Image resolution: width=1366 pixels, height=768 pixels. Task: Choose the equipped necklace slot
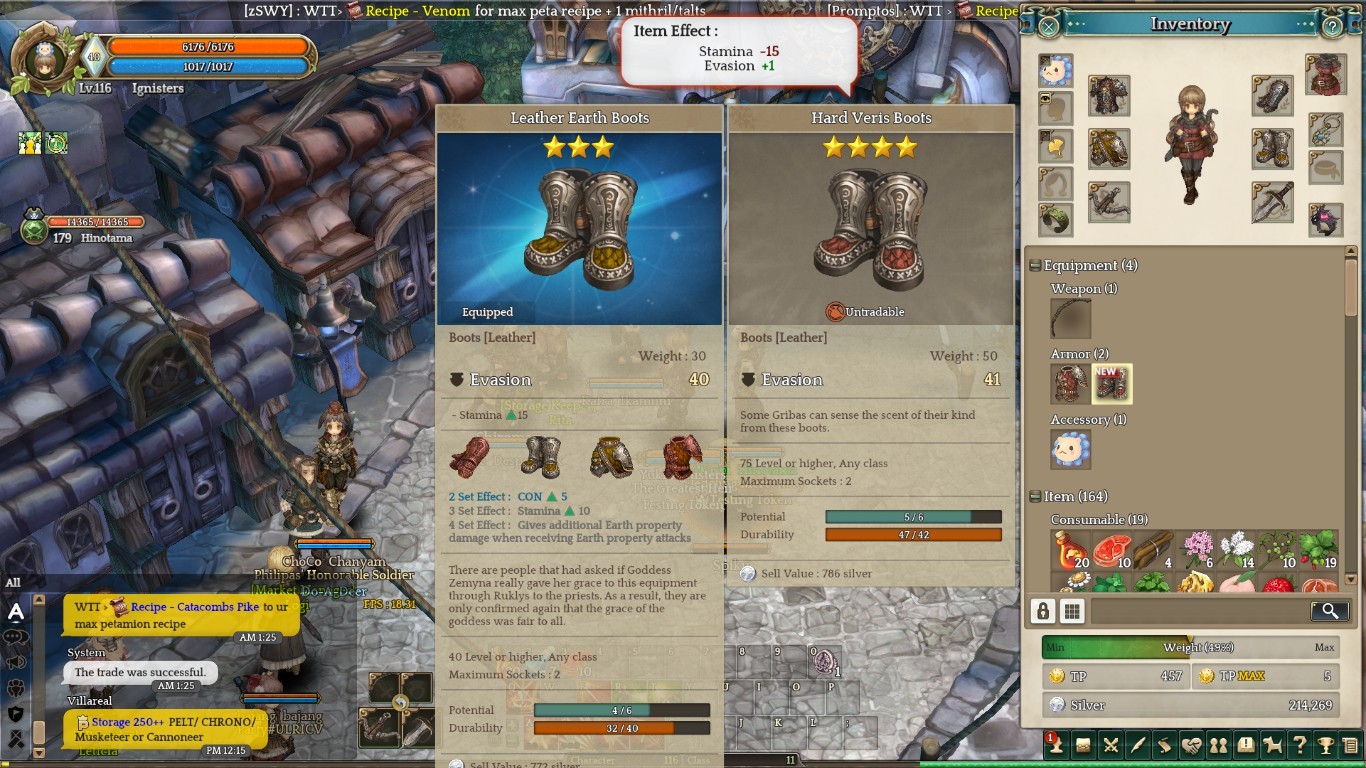coord(1326,129)
